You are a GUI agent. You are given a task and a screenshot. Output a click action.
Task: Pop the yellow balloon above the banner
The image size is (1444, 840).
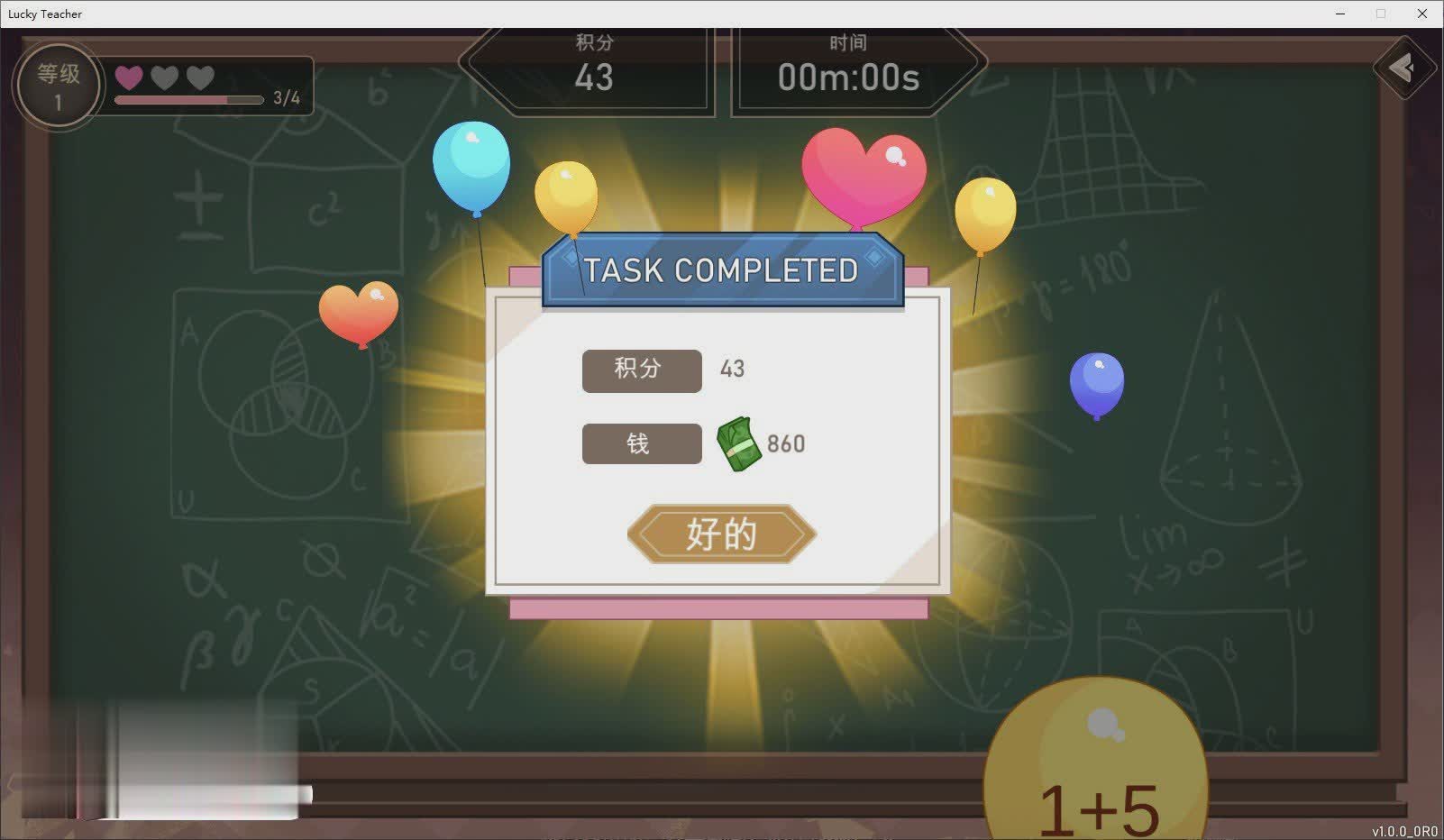click(x=567, y=196)
